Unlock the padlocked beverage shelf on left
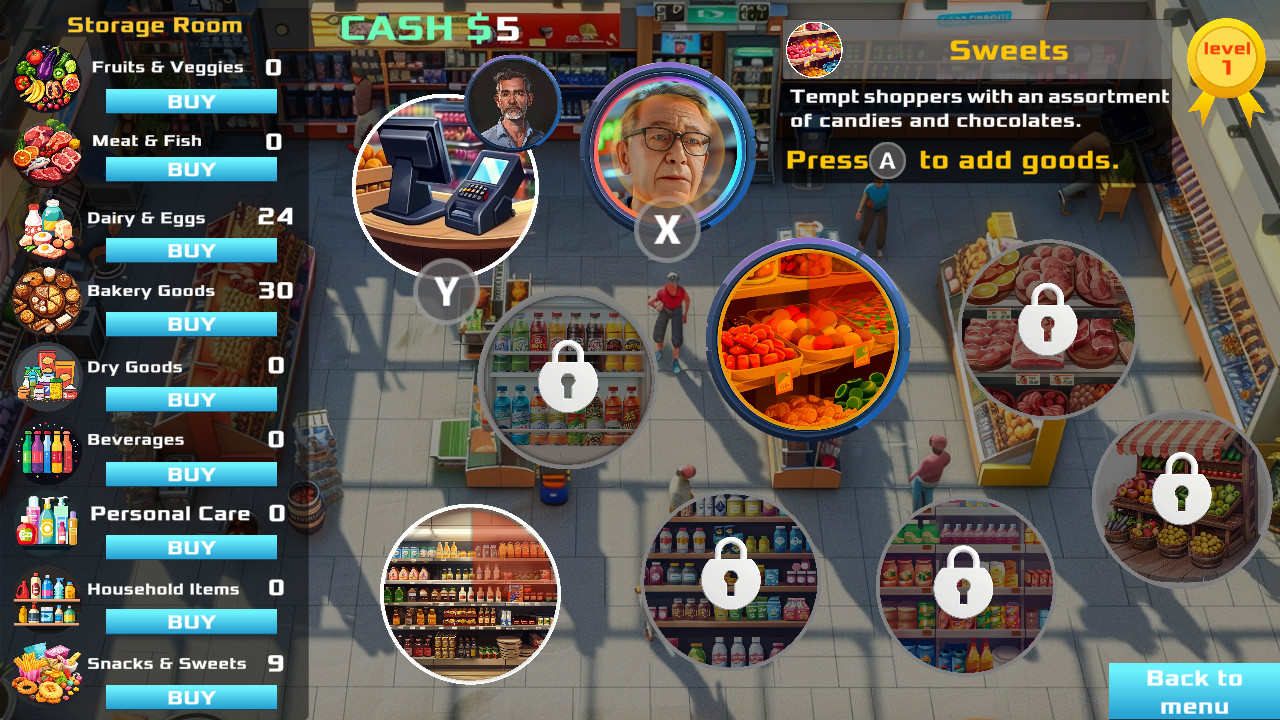 567,380
